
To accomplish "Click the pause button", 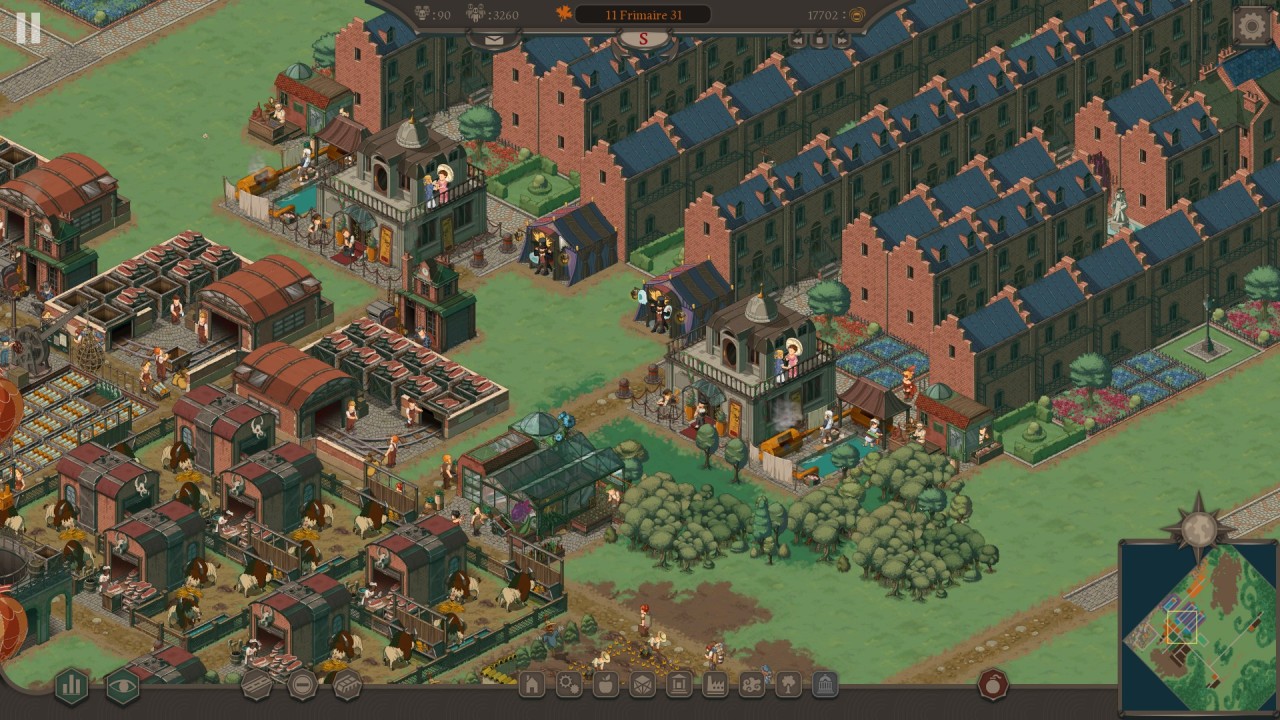I will [28, 28].
